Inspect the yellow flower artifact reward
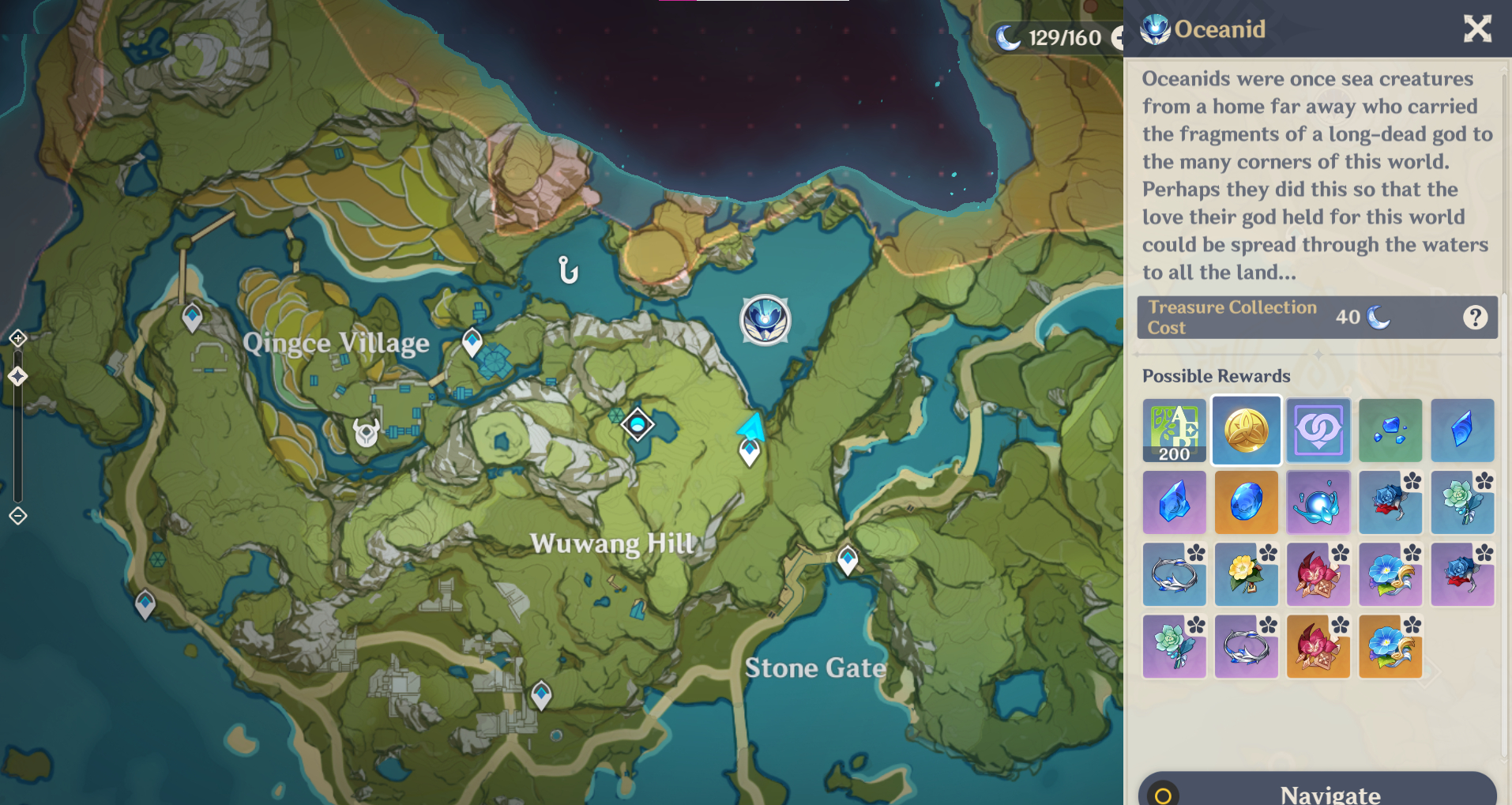Viewport: 1512px width, 805px height. pyautogui.click(x=1246, y=574)
